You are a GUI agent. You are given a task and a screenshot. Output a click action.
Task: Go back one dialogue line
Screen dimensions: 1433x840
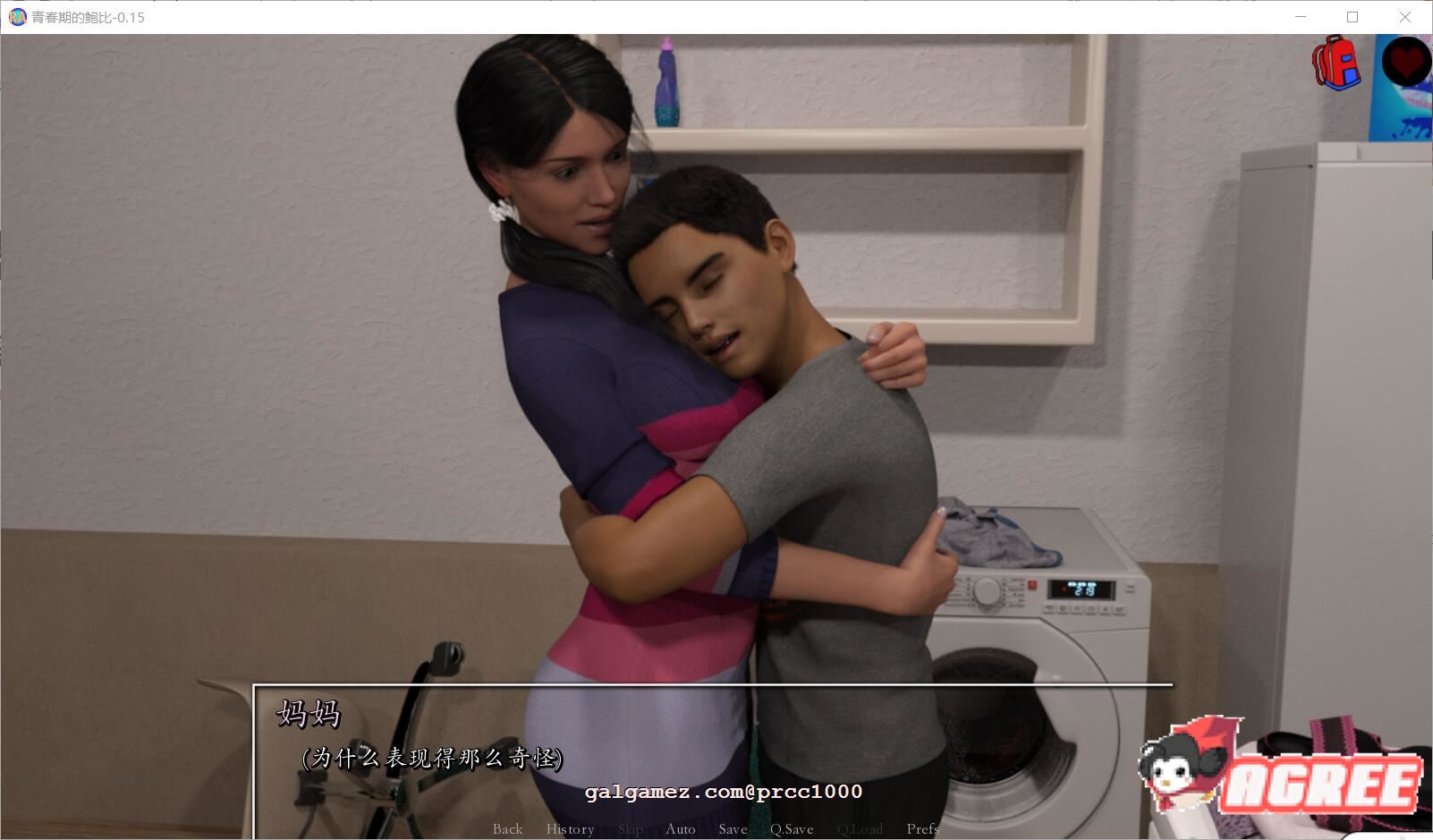(507, 829)
